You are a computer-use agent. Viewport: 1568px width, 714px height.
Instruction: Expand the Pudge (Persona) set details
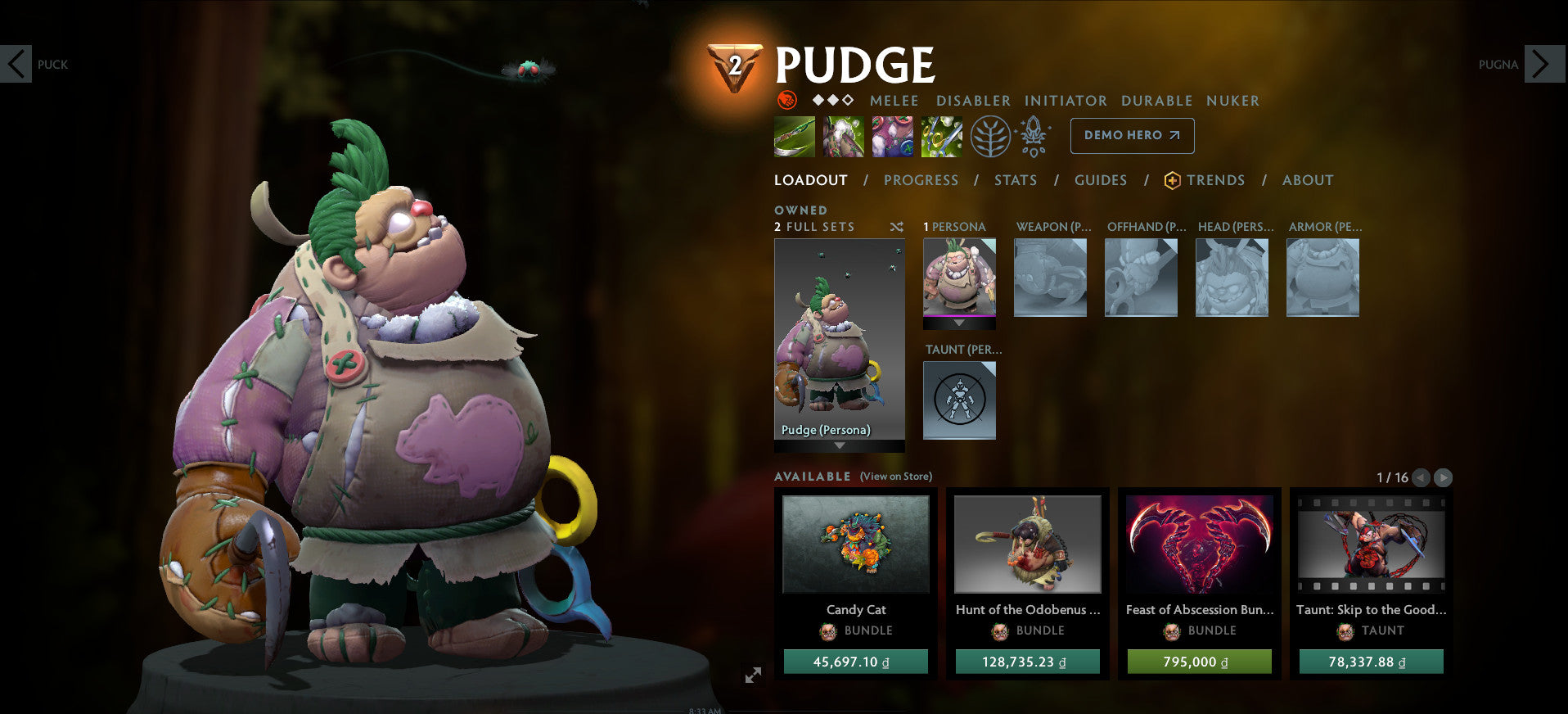pos(839,447)
